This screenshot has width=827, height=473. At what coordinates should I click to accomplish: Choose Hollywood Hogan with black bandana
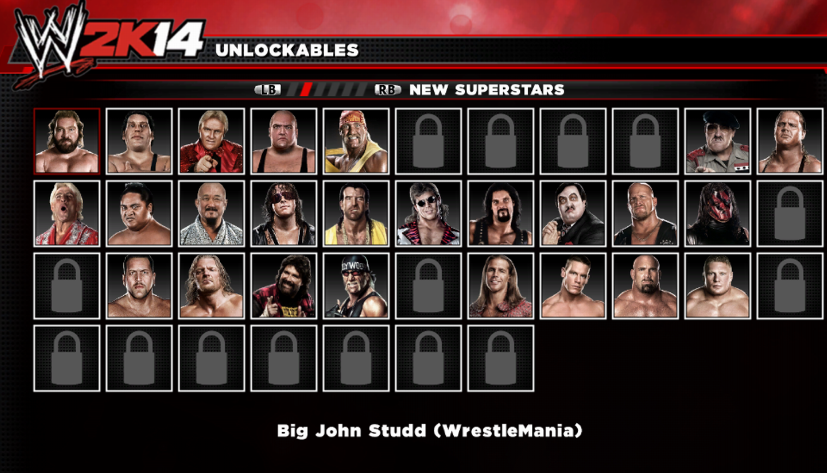click(x=356, y=286)
